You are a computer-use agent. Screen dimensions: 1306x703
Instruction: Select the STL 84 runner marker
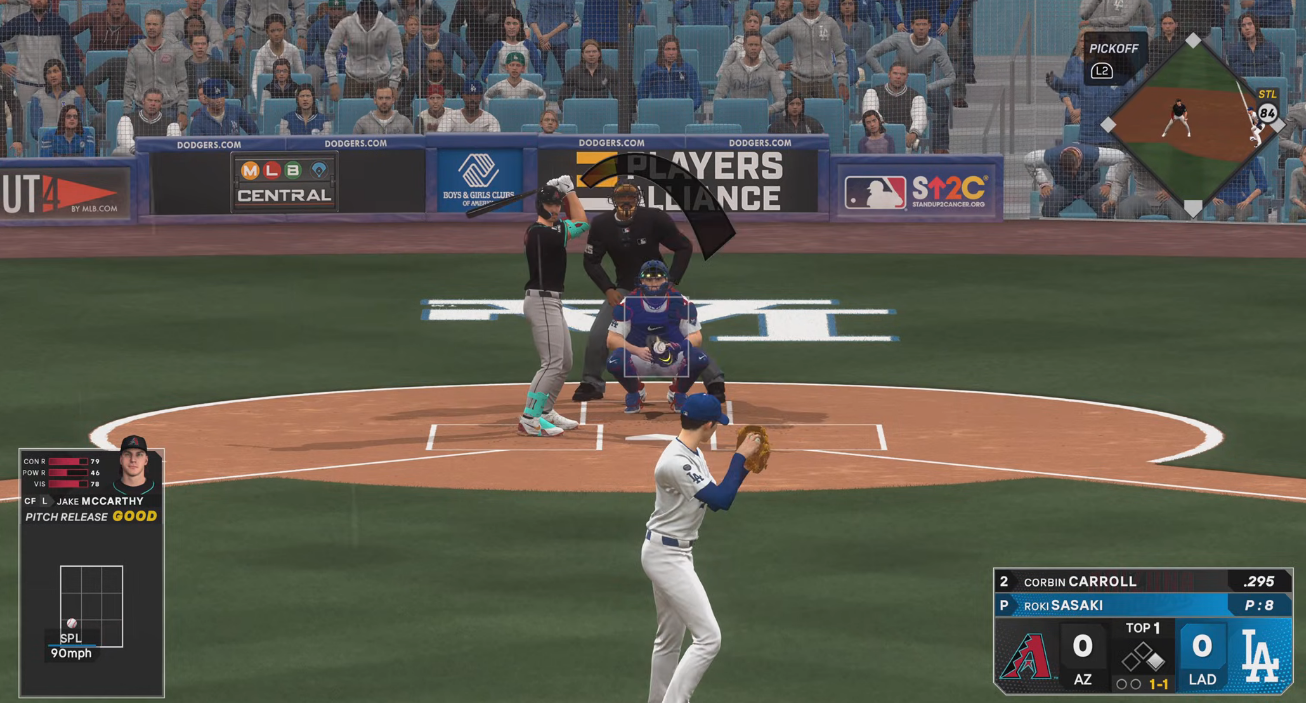click(x=1267, y=113)
